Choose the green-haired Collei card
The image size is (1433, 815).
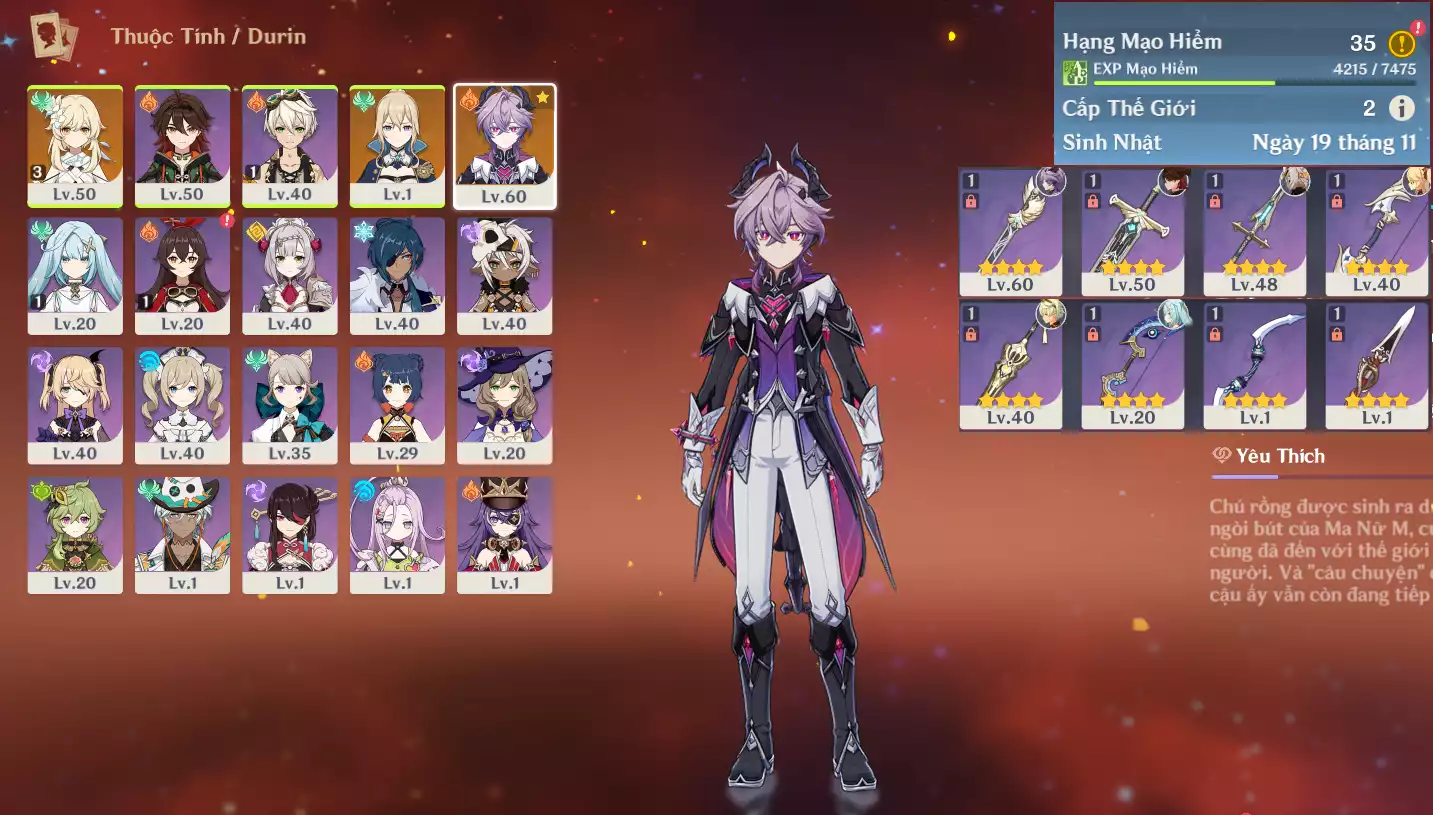click(75, 535)
